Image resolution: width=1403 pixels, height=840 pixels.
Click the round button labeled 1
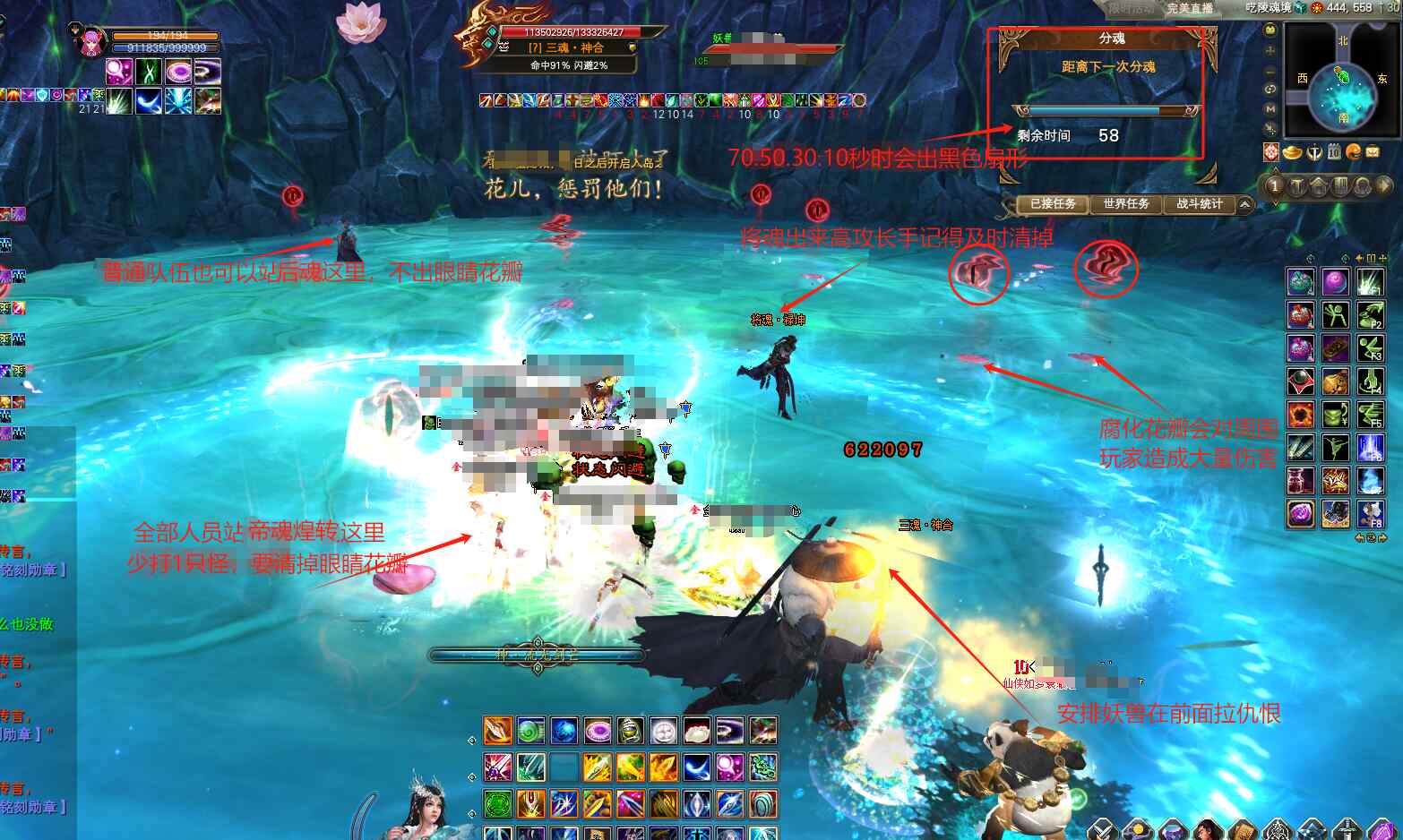[1275, 186]
